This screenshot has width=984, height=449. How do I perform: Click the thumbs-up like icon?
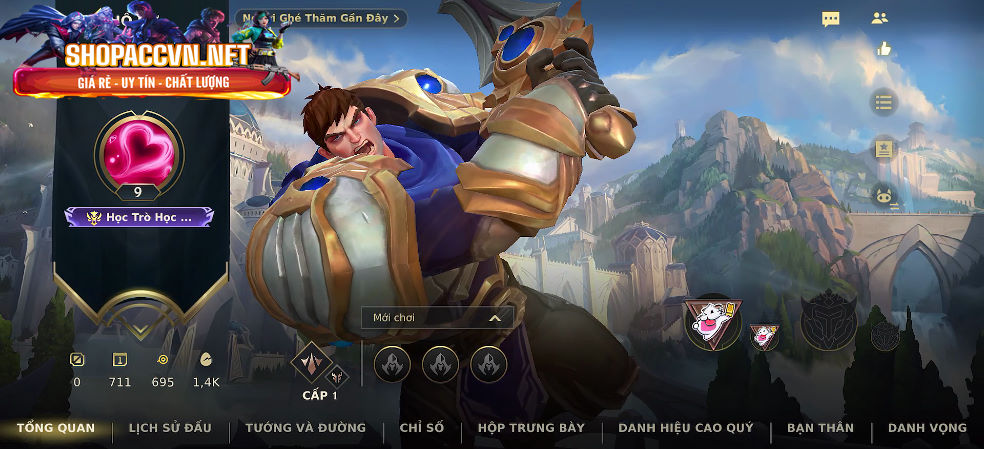(x=884, y=49)
